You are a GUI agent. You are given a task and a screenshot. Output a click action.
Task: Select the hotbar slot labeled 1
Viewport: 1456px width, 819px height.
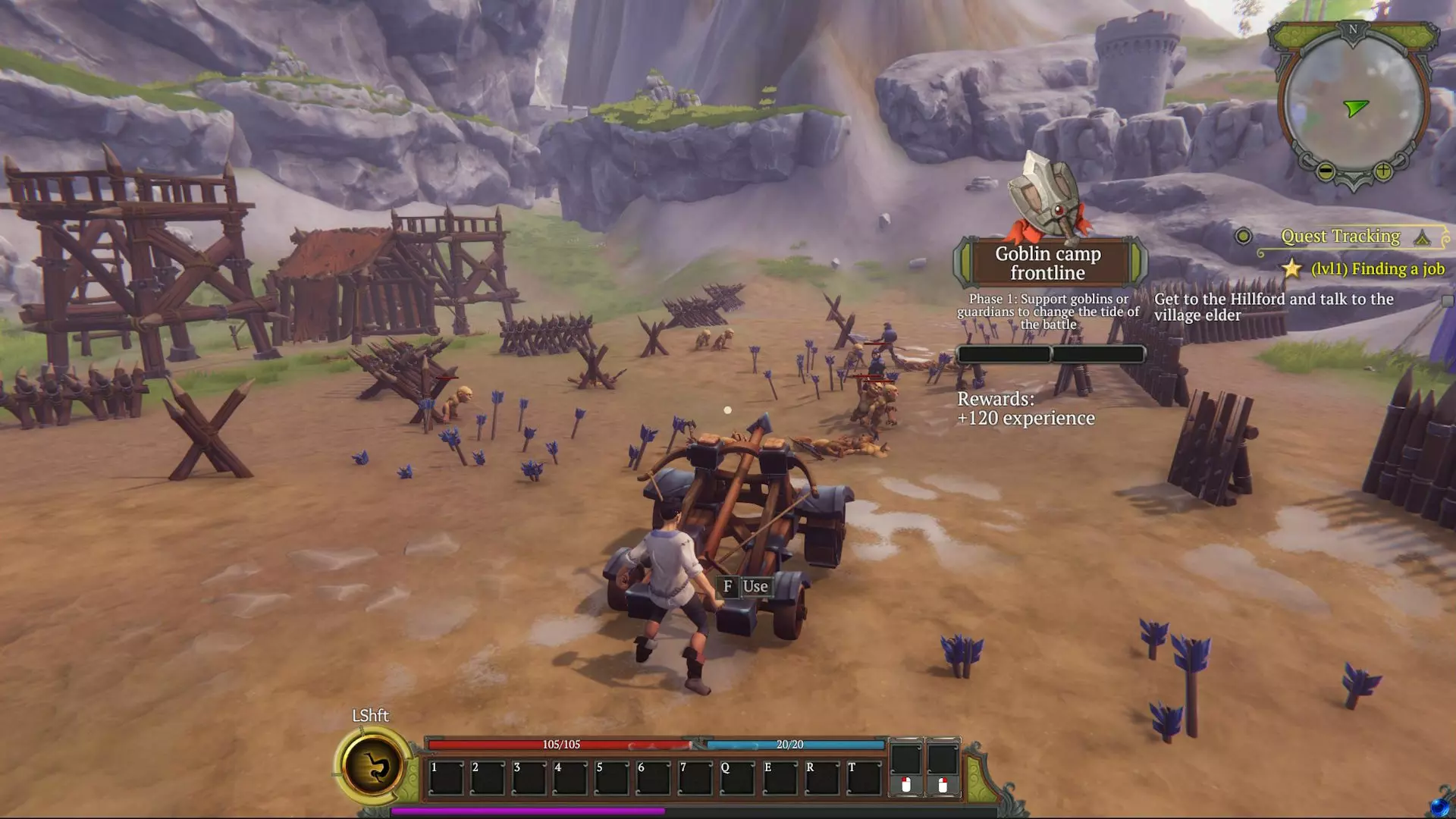click(x=446, y=778)
